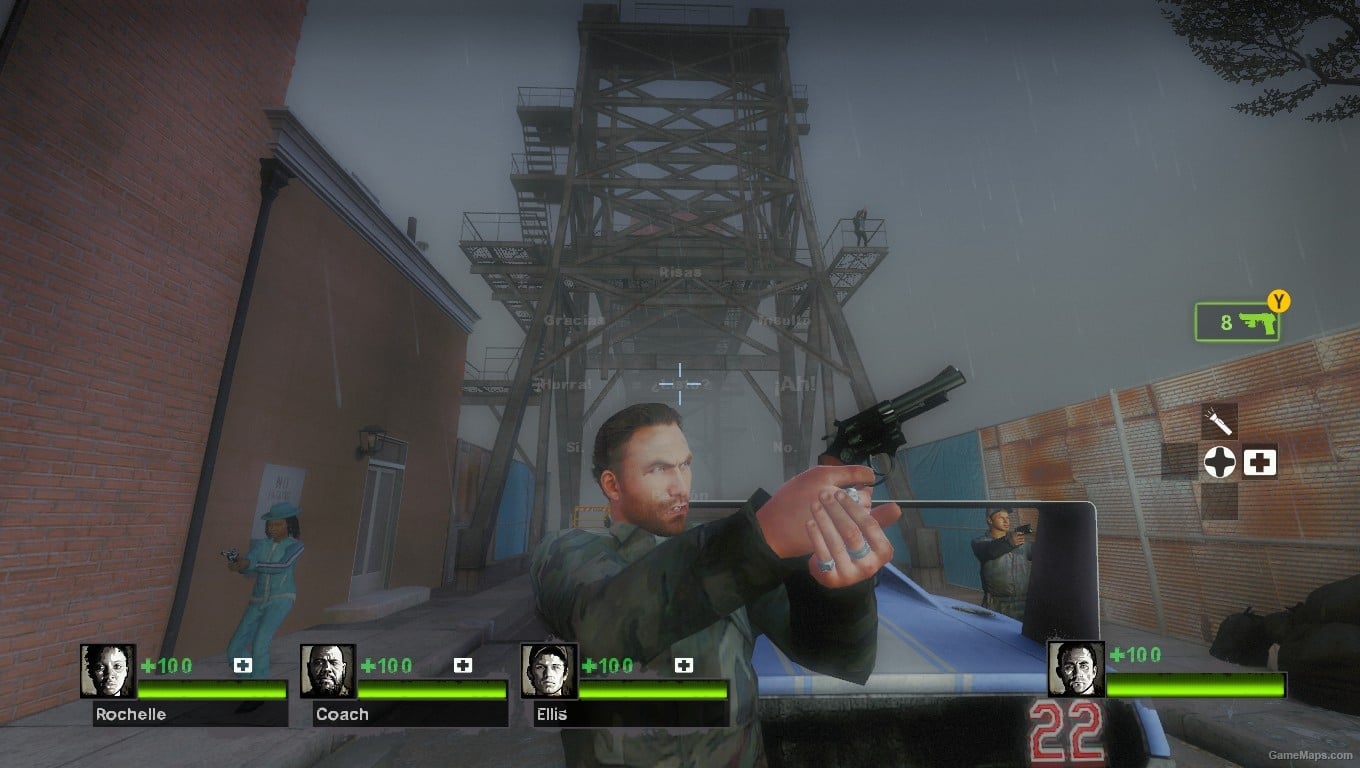Click Nick's portrait on the right HUD panel
The width and height of the screenshot is (1360, 768).
coord(1074,672)
